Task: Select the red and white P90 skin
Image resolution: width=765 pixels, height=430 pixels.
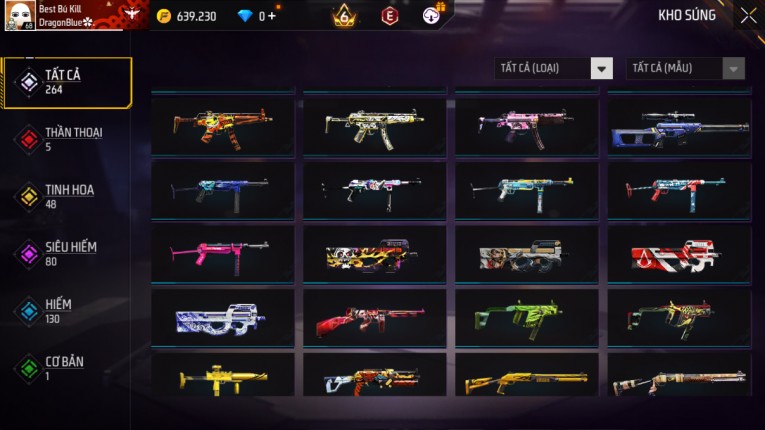Action: click(x=679, y=254)
